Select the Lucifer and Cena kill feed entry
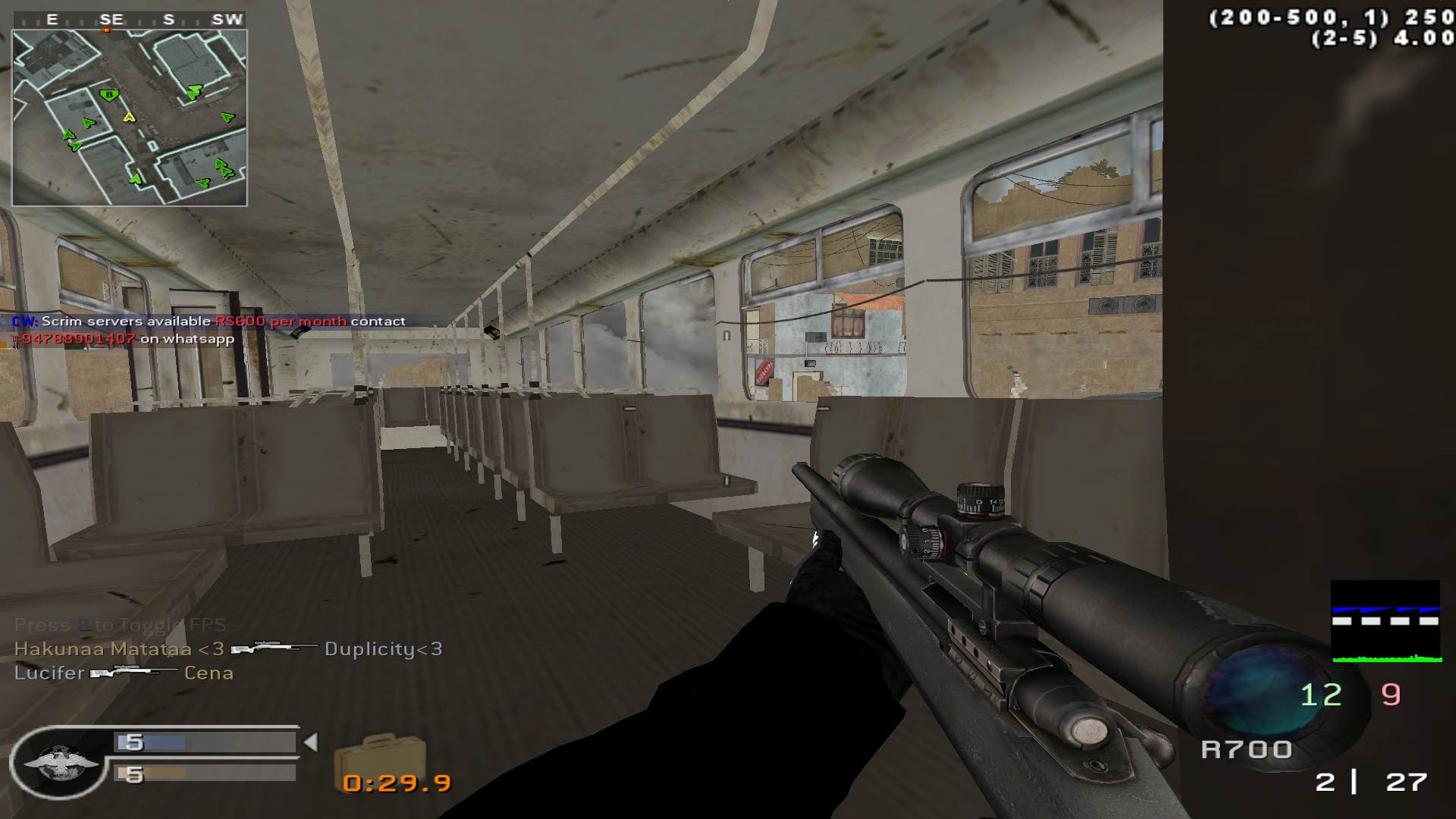The image size is (1456, 819). click(x=124, y=673)
